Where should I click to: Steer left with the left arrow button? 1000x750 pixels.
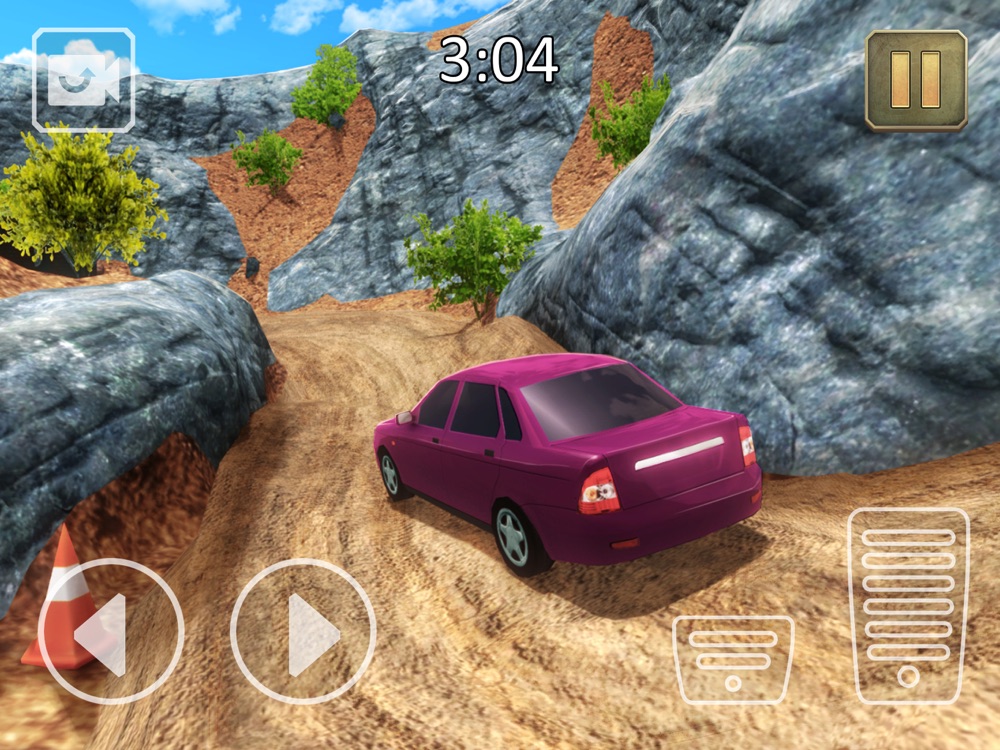[110, 632]
